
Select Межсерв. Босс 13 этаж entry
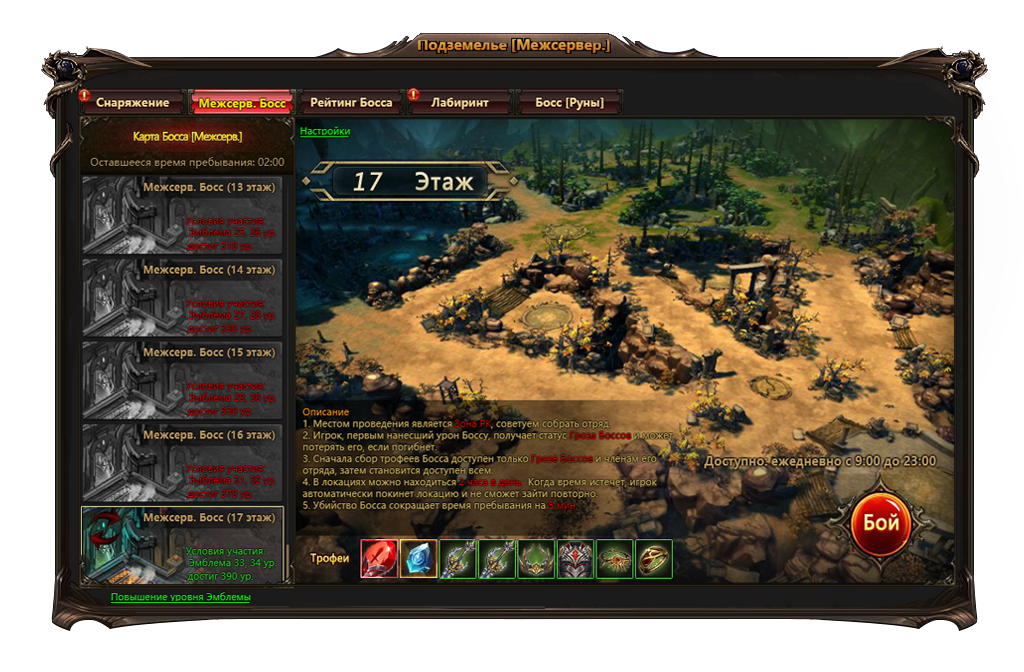182,216
